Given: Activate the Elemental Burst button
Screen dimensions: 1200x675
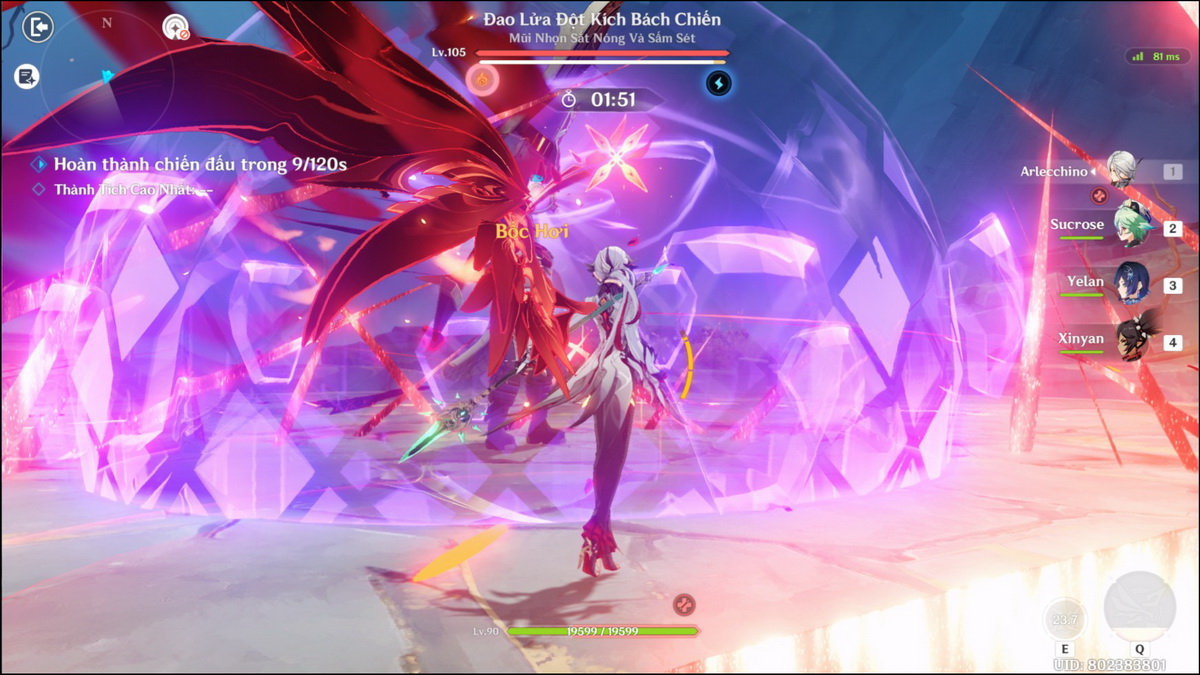Looking at the screenshot, I should coord(1139,607).
